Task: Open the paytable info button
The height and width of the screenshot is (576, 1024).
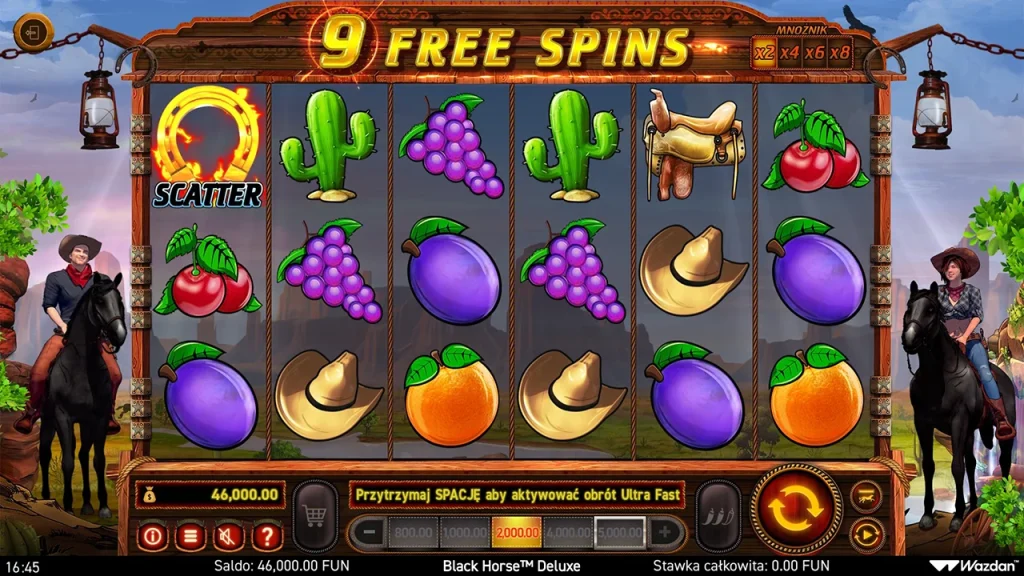Action: [152, 536]
